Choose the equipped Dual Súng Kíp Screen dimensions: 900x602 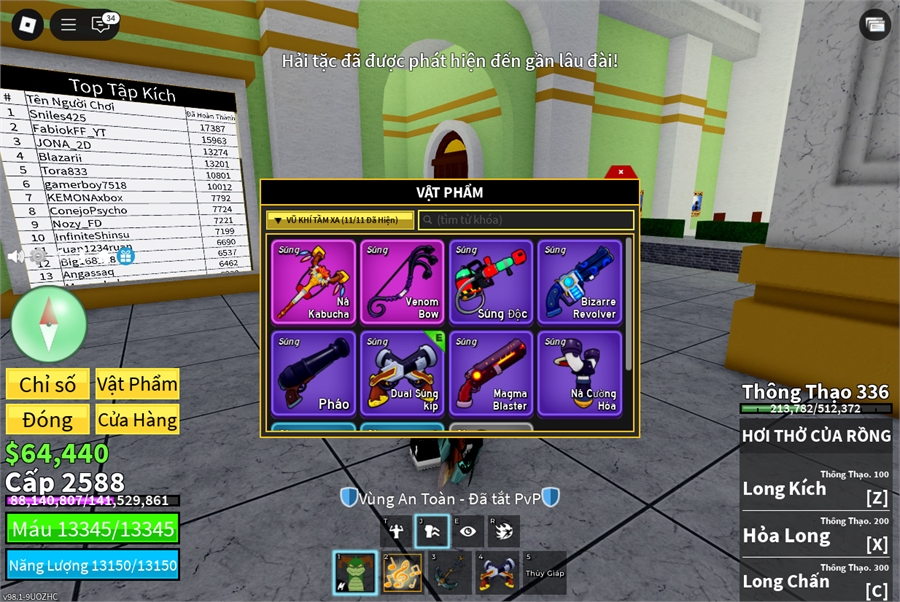coord(403,373)
